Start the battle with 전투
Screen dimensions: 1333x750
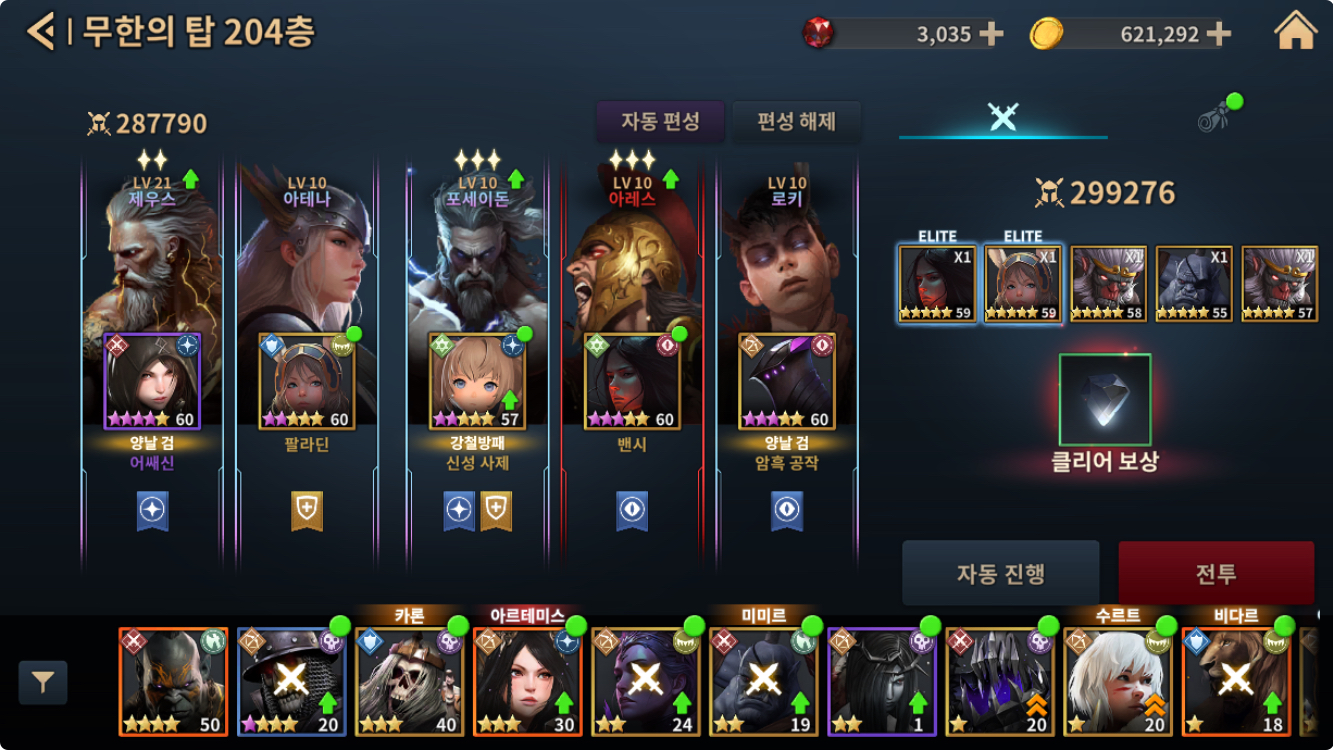[1215, 573]
